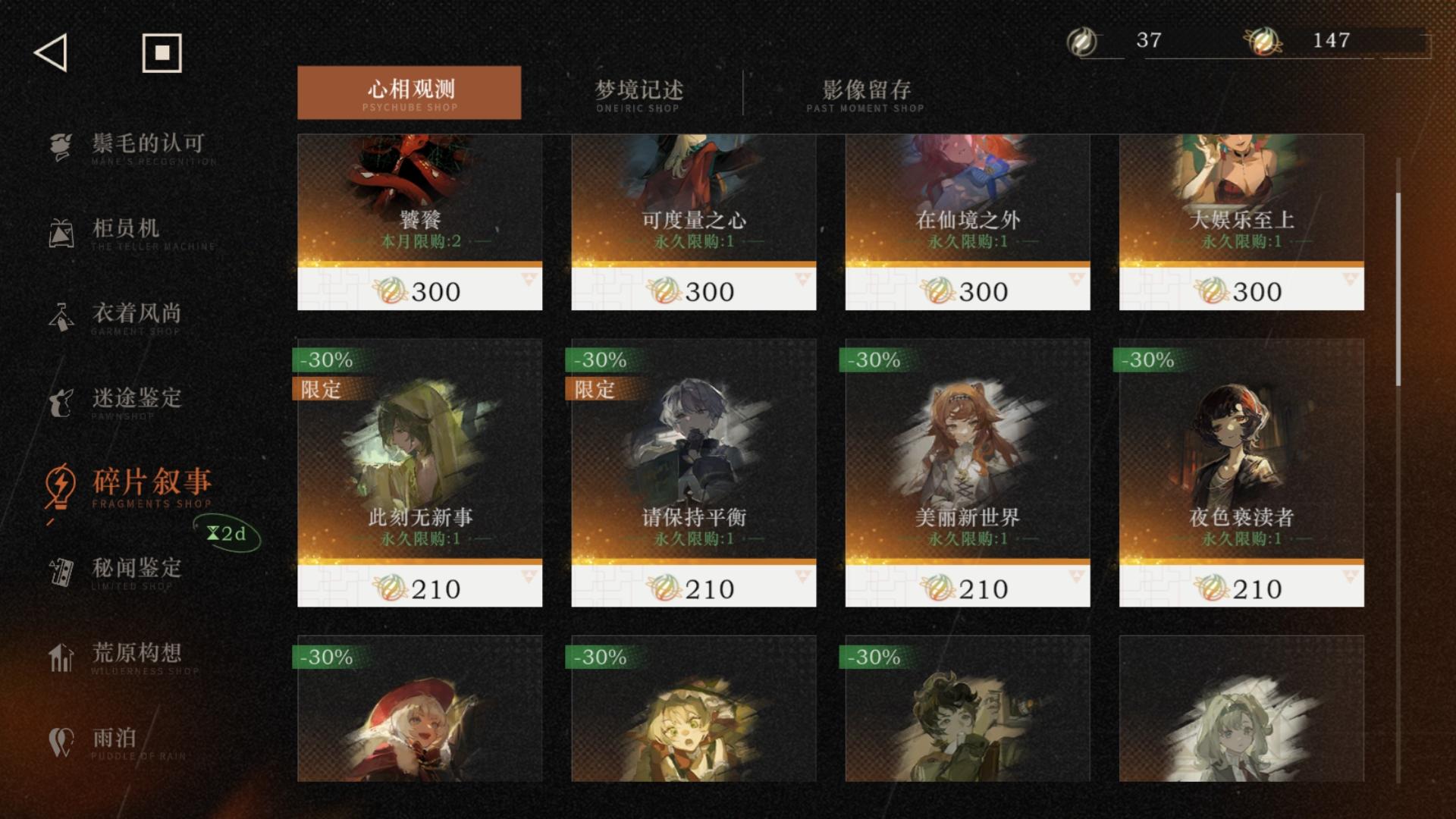Open the Teller Machine section
This screenshot has width=1456, height=819.
(136, 231)
